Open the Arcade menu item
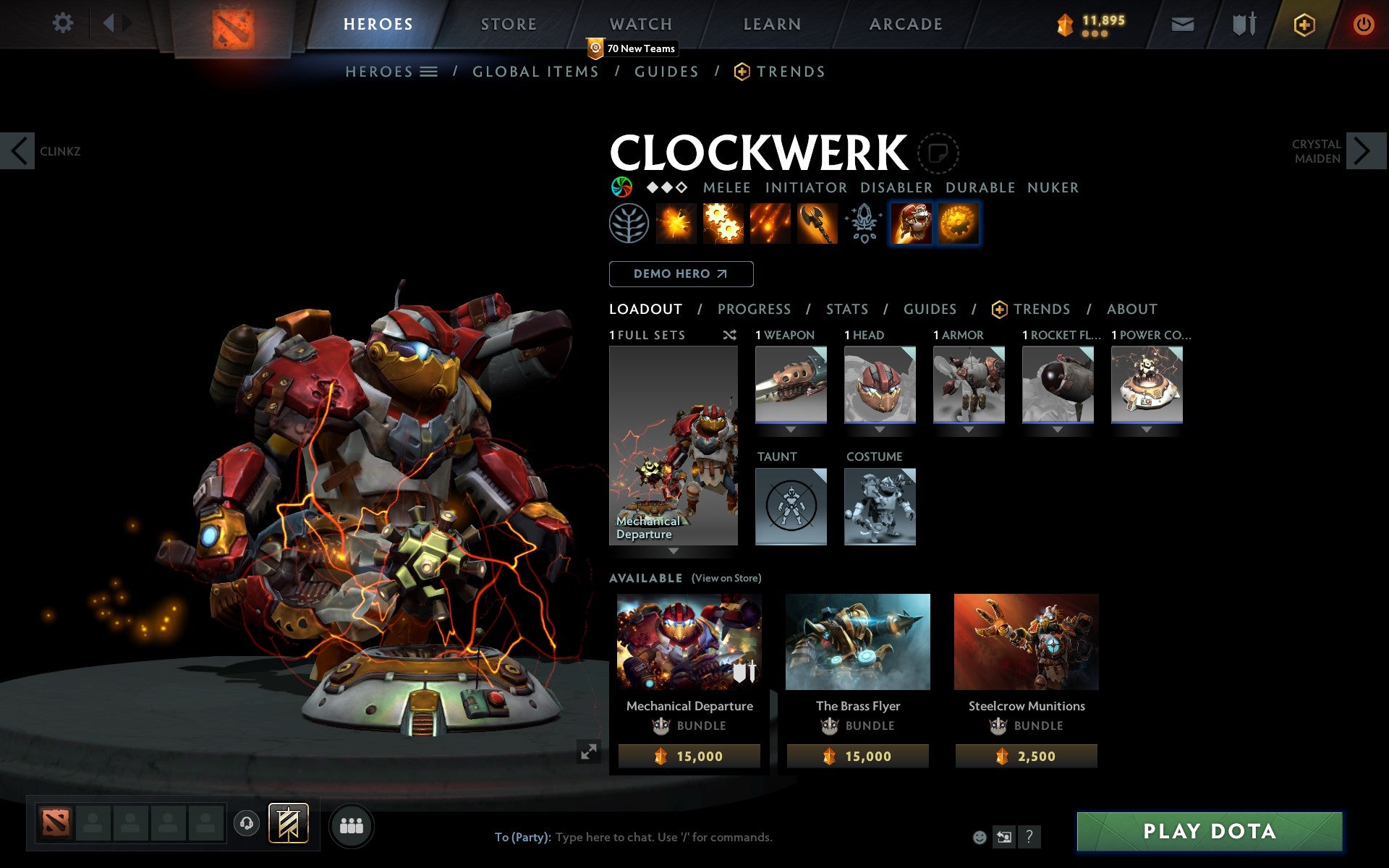Viewport: 1389px width, 868px height. (x=904, y=23)
